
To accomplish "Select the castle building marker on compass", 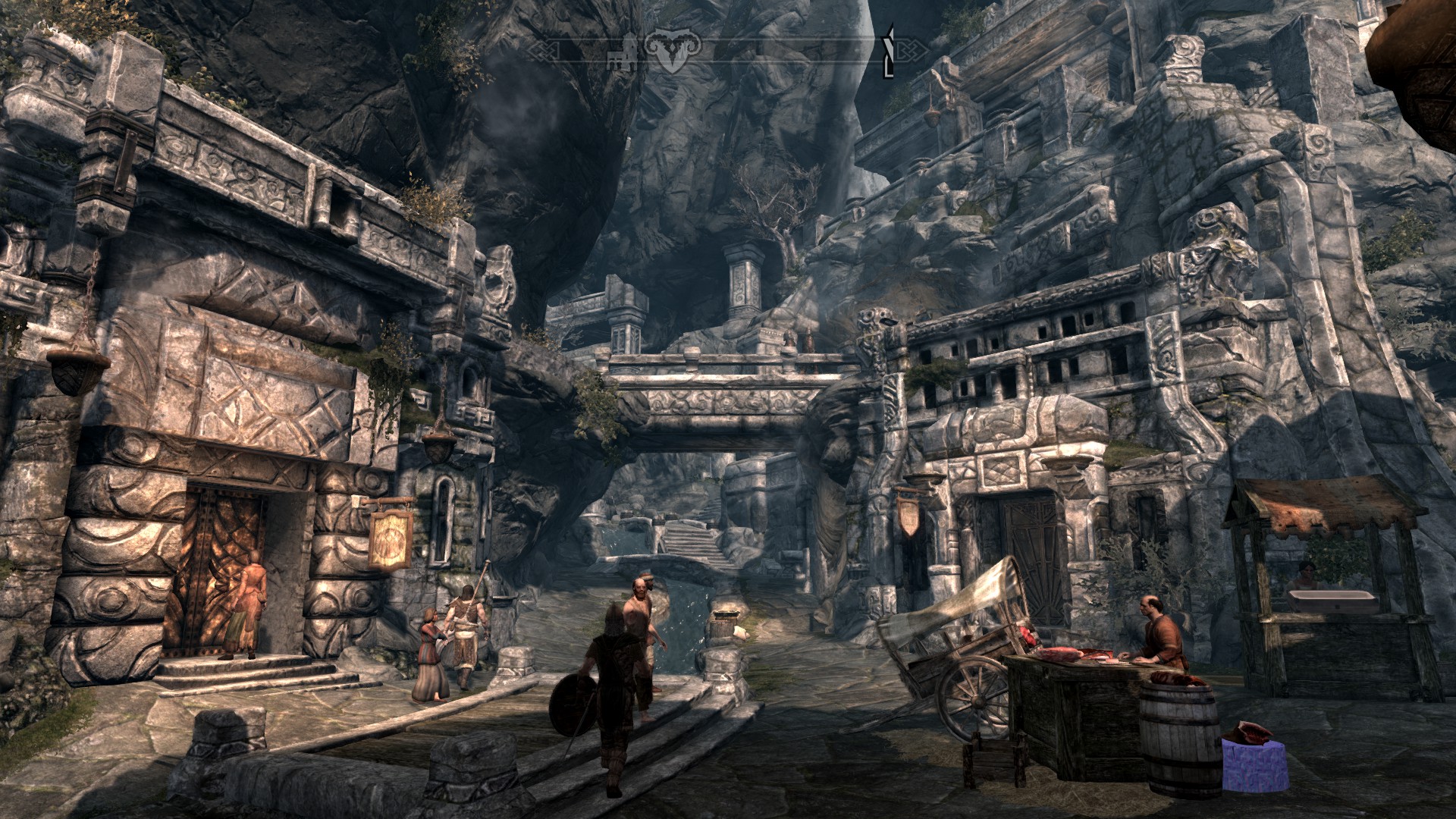I will pos(623,52).
